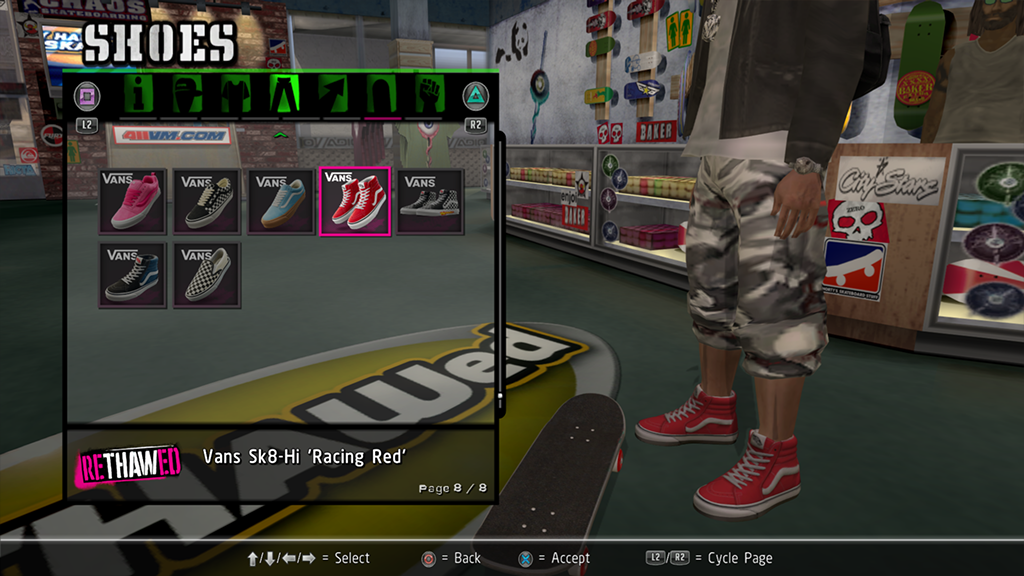Open the arch-shaped category tab
The height and width of the screenshot is (576, 1024).
pos(382,96)
